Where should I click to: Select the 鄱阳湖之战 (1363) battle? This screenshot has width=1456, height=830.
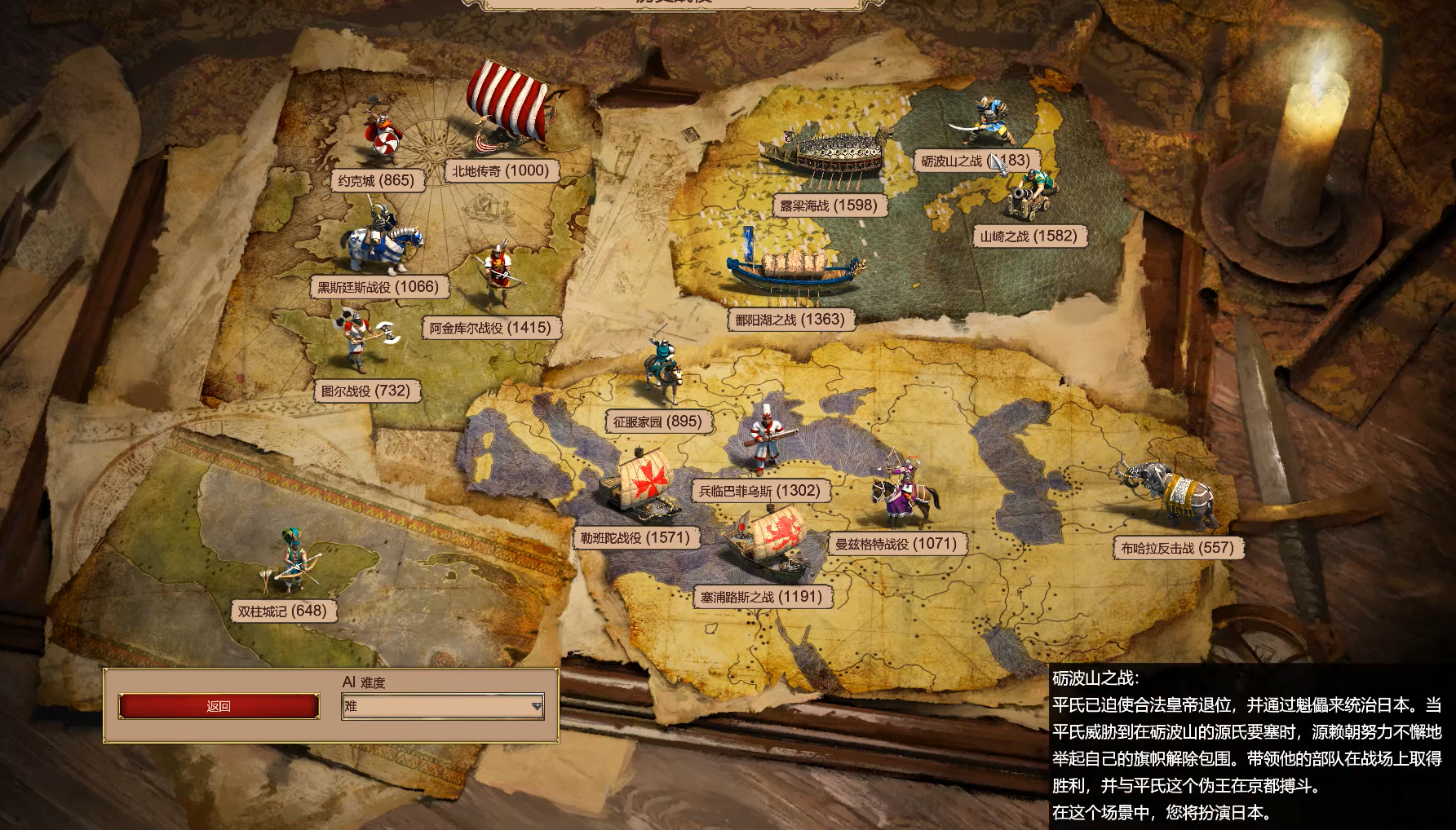click(x=790, y=320)
